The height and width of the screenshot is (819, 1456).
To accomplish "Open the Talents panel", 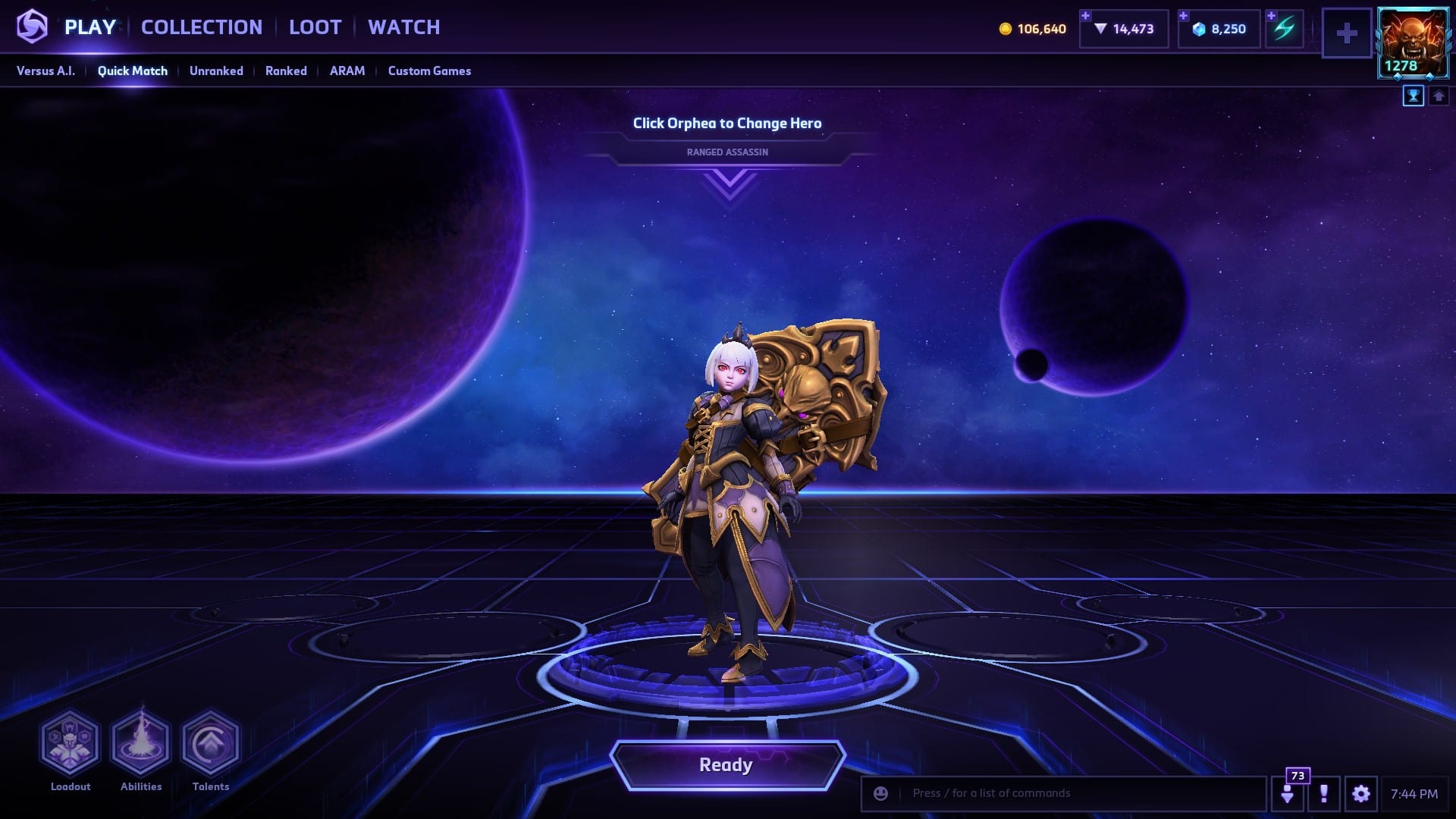I will click(211, 743).
